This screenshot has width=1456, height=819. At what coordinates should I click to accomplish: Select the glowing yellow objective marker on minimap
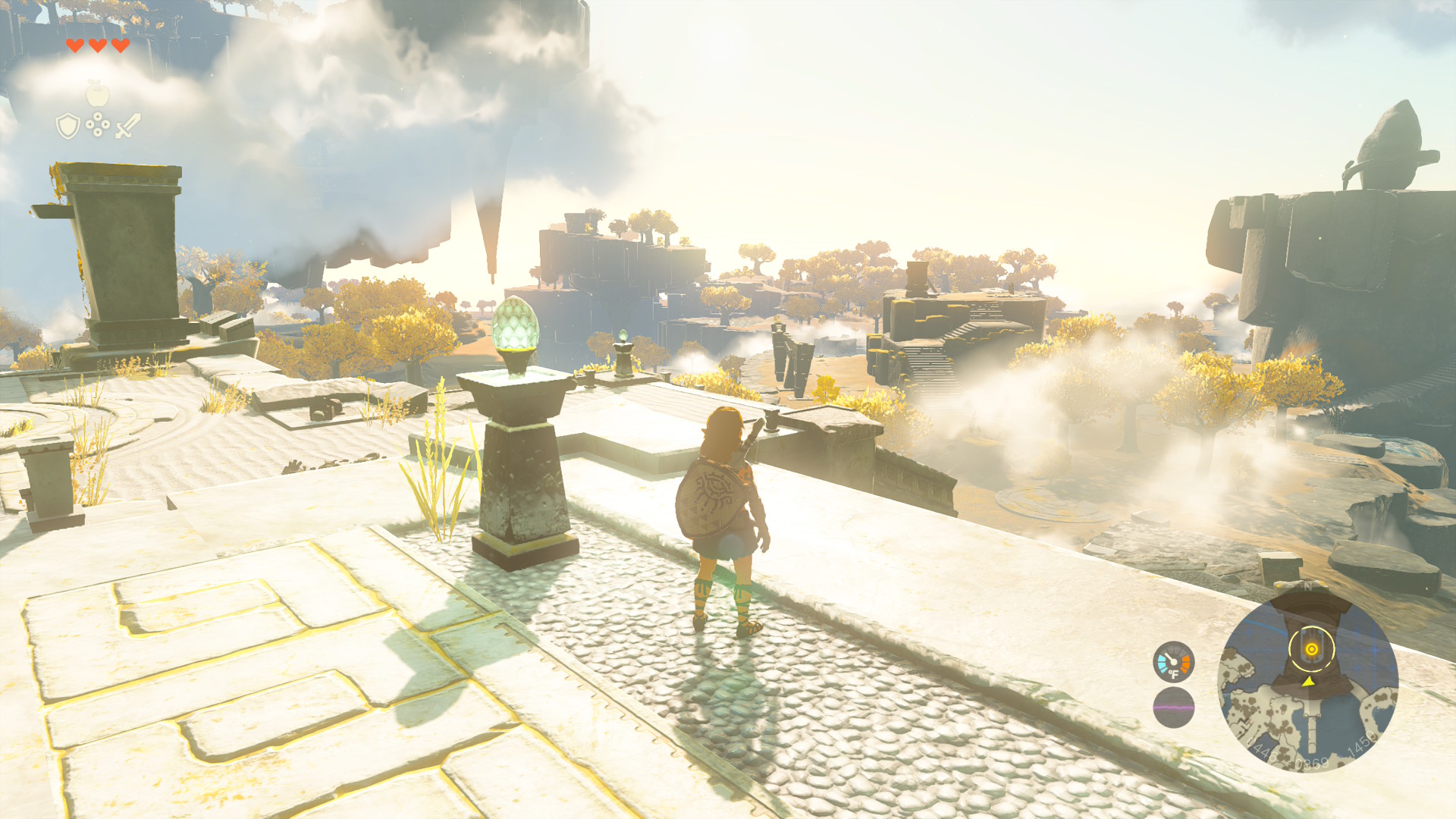[1311, 649]
